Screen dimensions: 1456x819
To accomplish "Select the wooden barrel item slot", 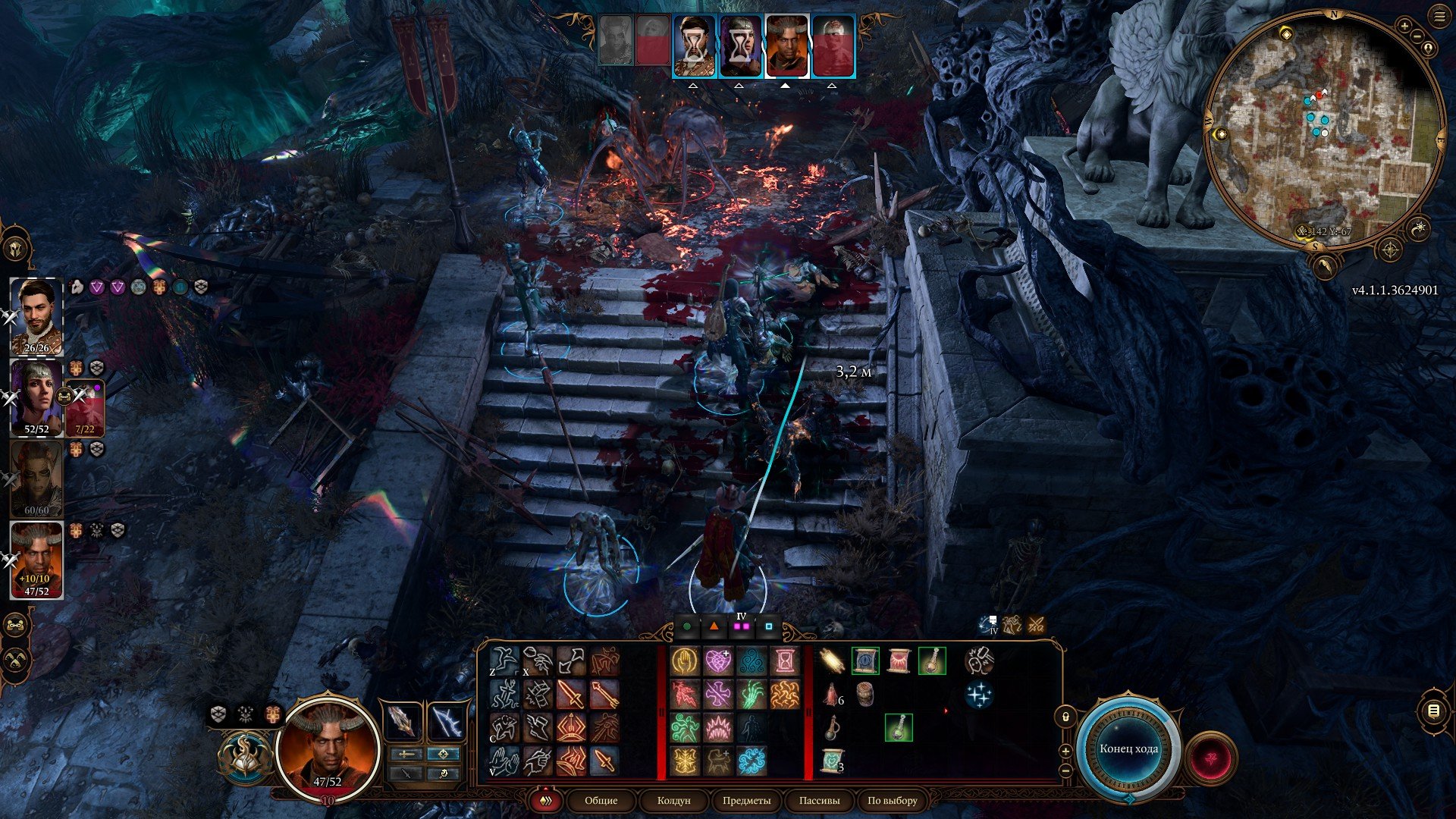I will (865, 695).
